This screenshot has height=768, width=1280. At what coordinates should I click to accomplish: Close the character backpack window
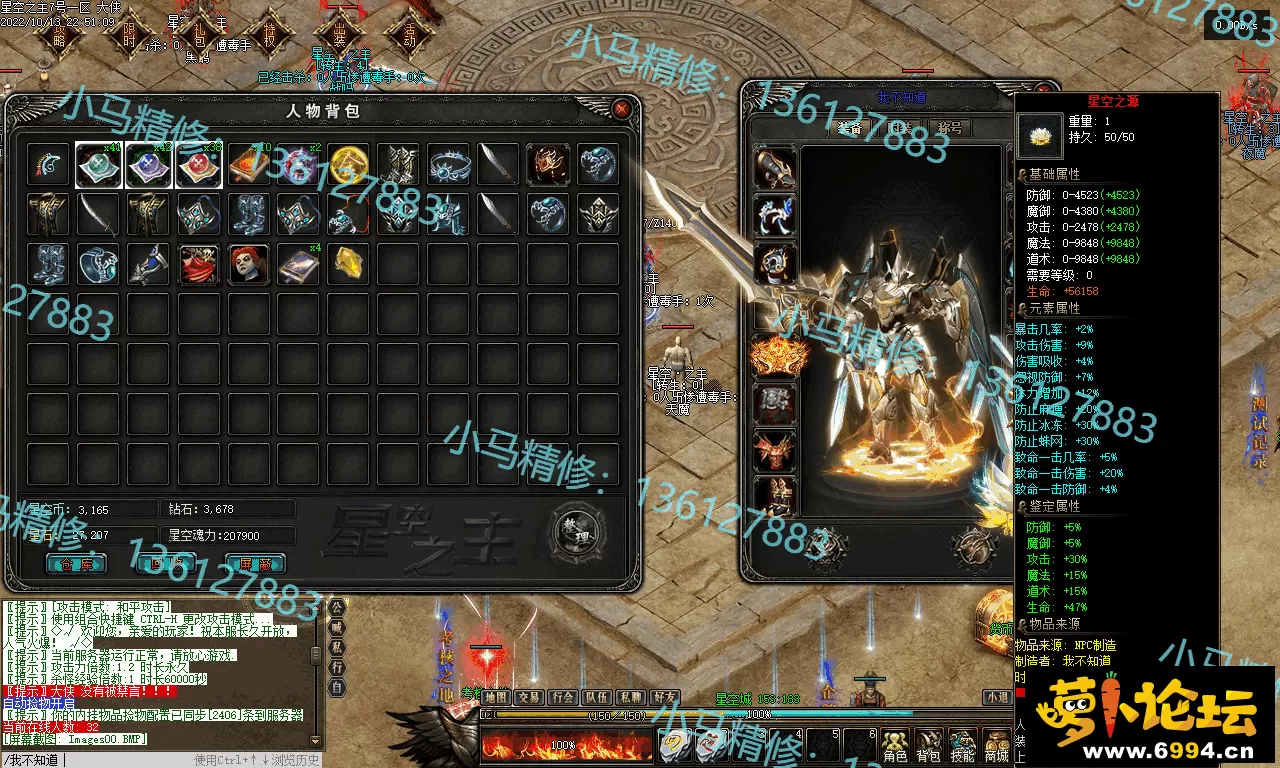pos(622,108)
